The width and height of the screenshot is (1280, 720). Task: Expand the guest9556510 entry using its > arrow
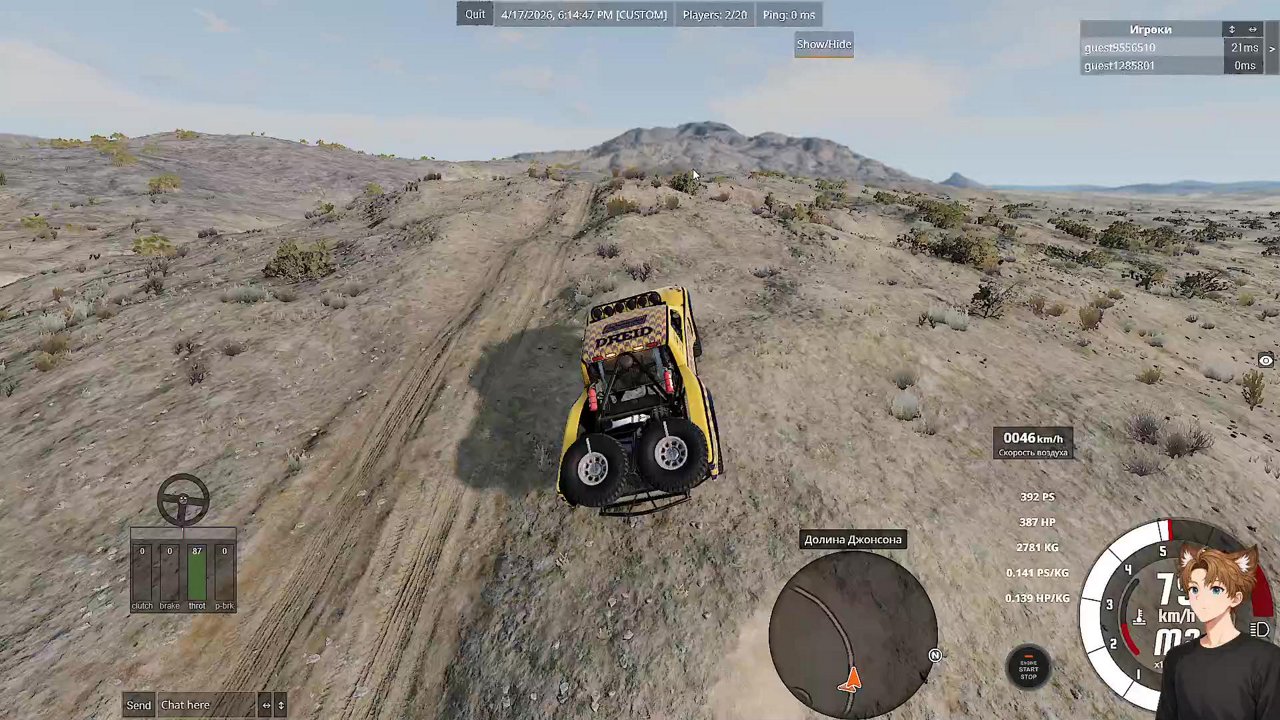point(1272,48)
